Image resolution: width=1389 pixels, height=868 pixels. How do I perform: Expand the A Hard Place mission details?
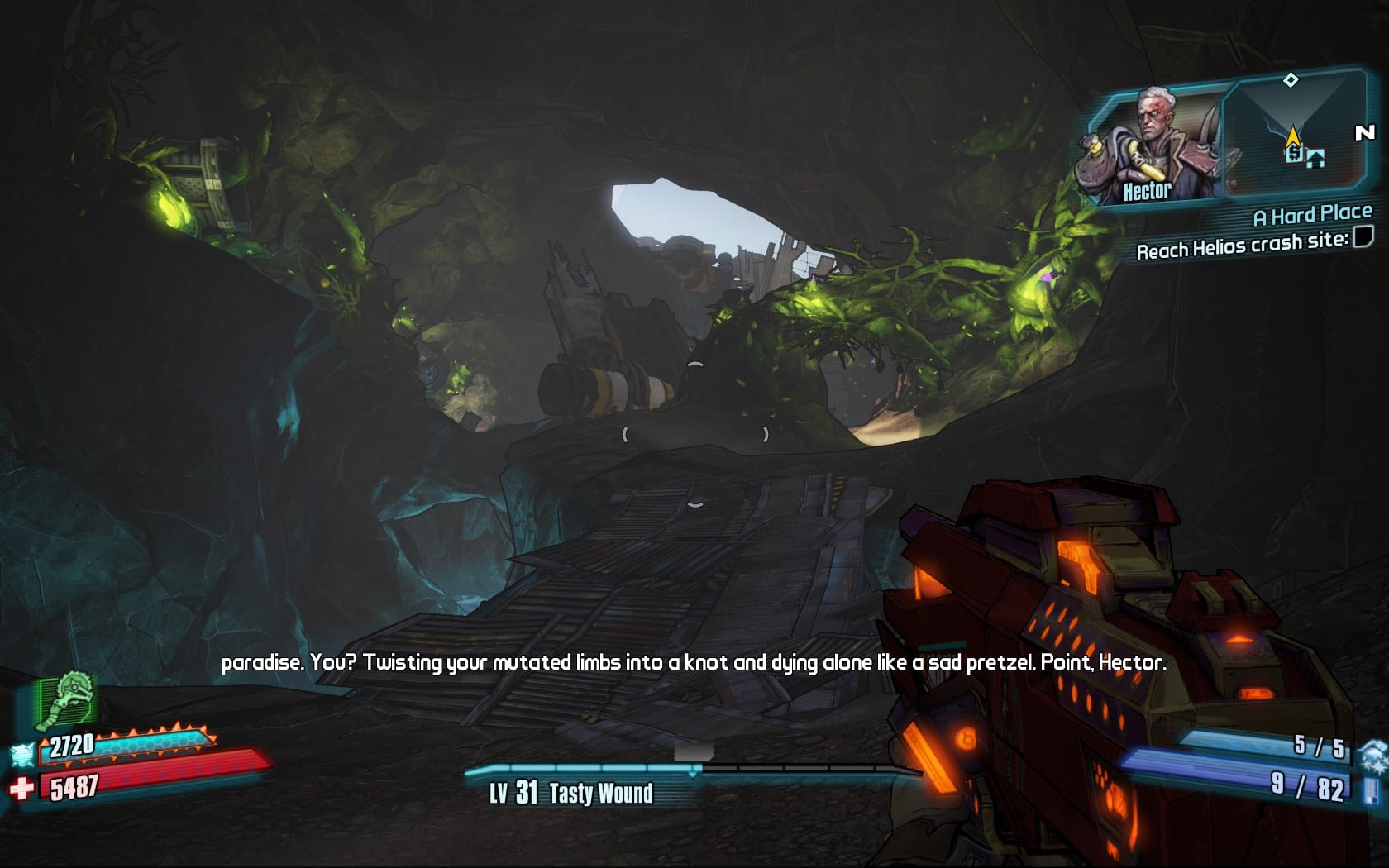(1313, 215)
